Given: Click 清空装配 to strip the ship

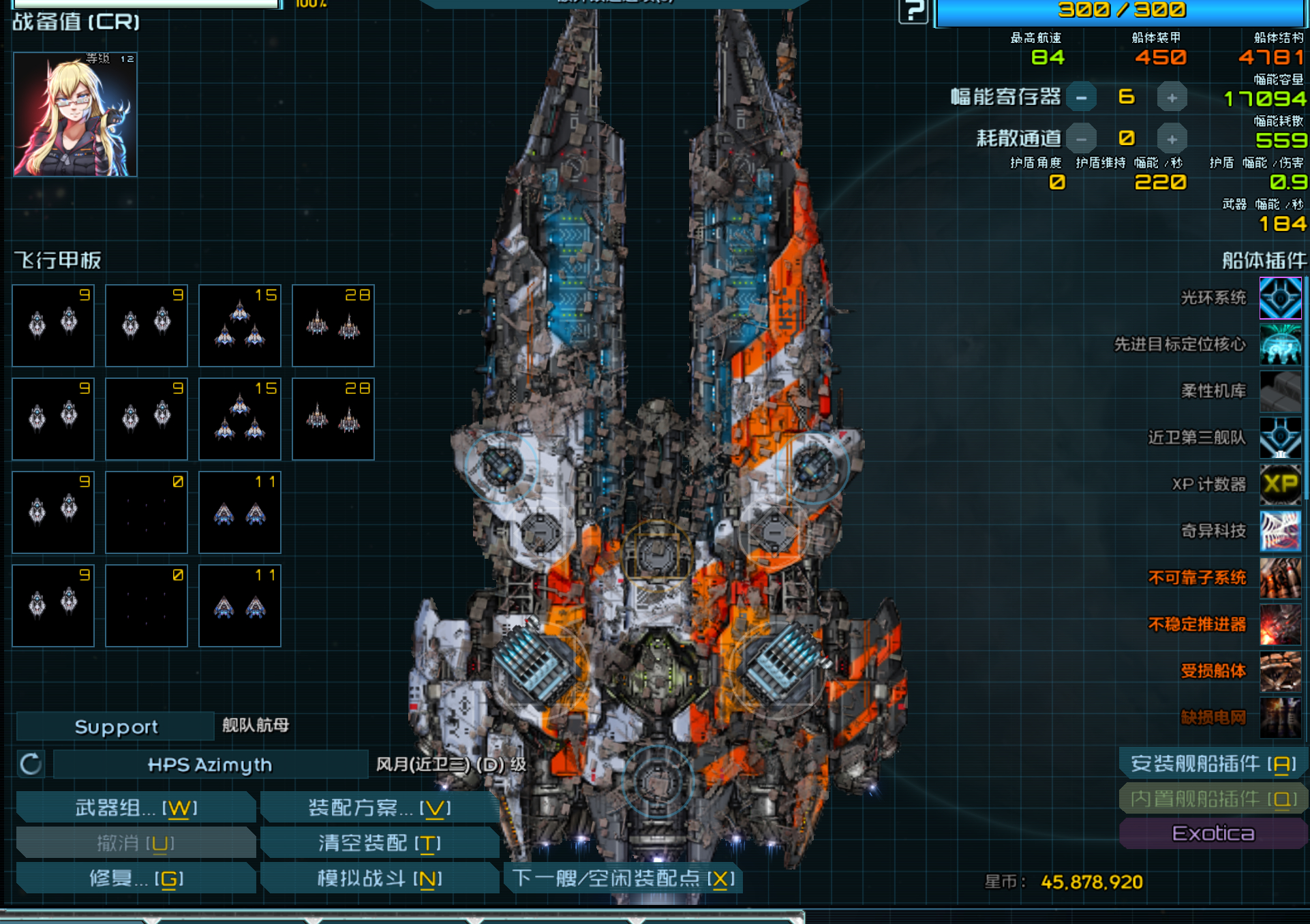Looking at the screenshot, I should (x=379, y=843).
